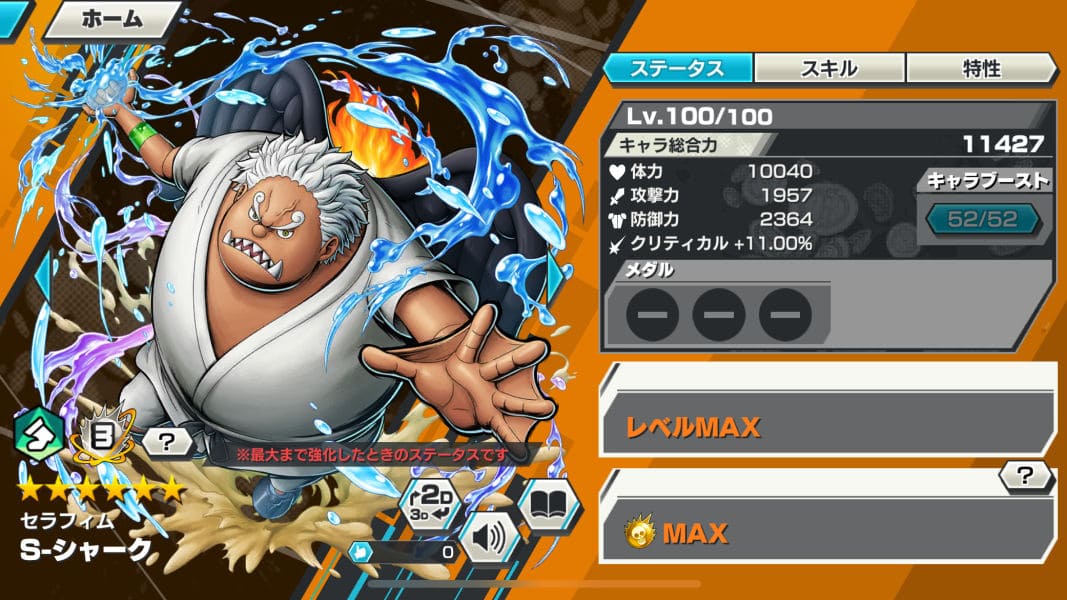Select the skull coin MAX panel

(x=827, y=531)
